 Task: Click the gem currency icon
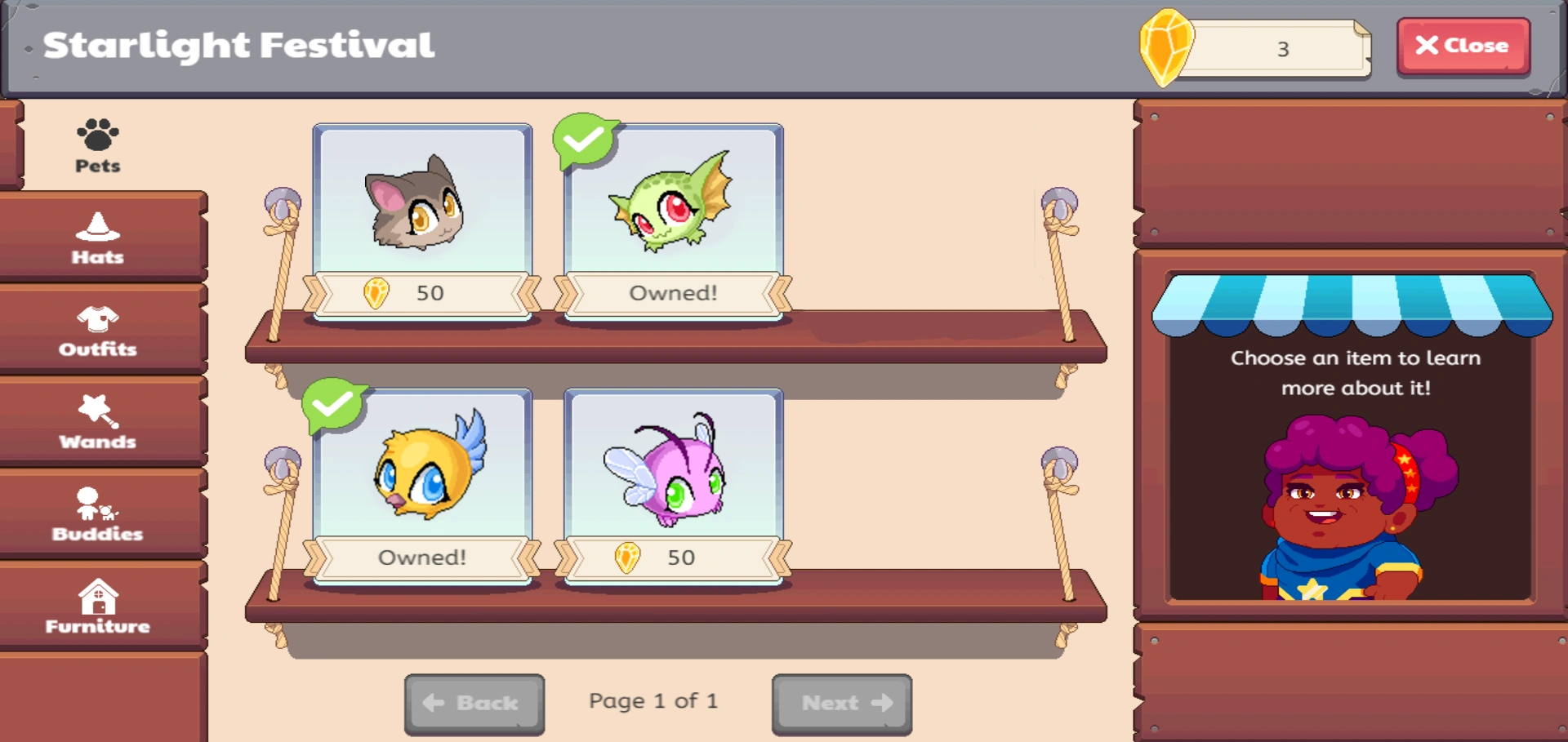(1167, 47)
